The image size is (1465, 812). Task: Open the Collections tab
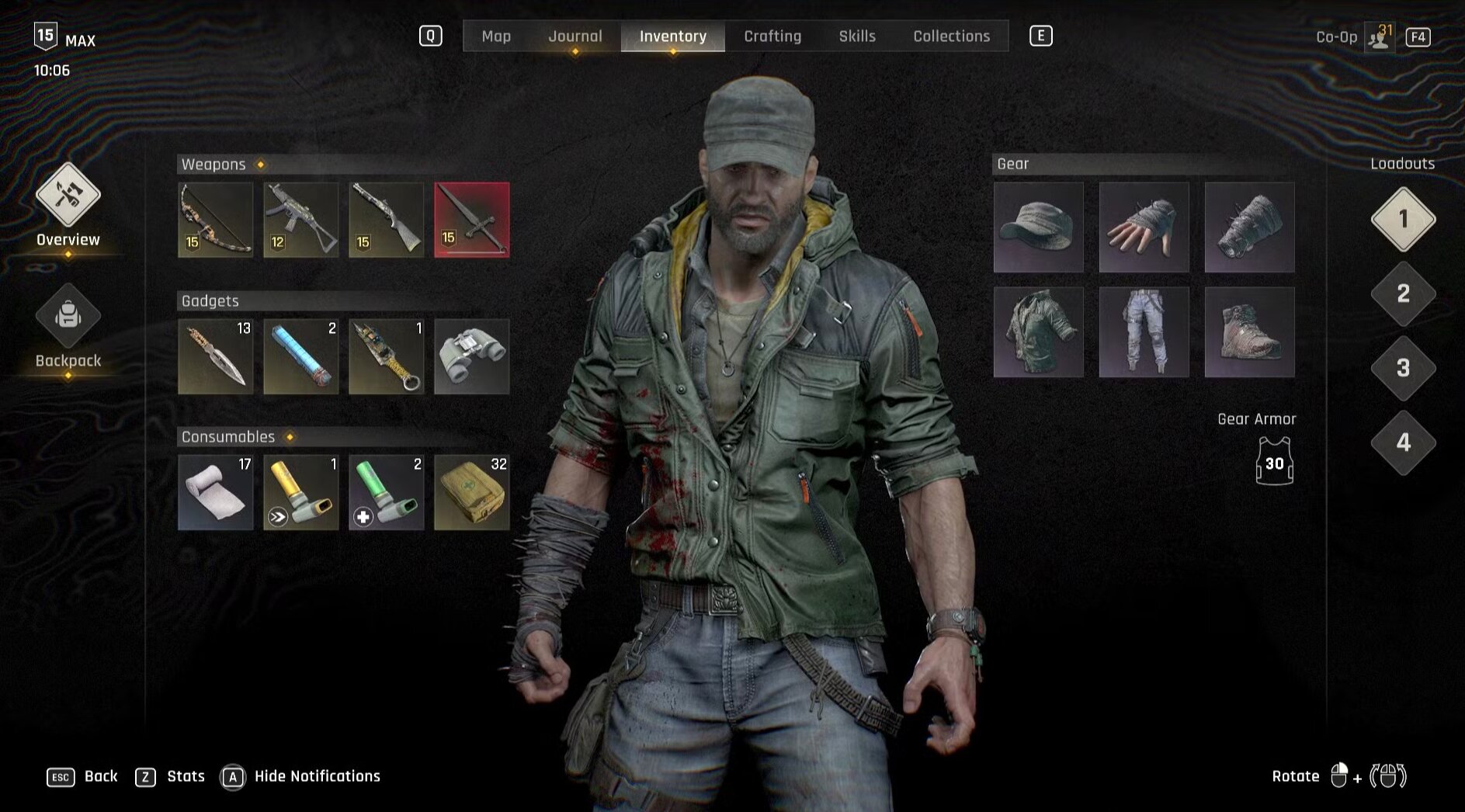(x=951, y=36)
